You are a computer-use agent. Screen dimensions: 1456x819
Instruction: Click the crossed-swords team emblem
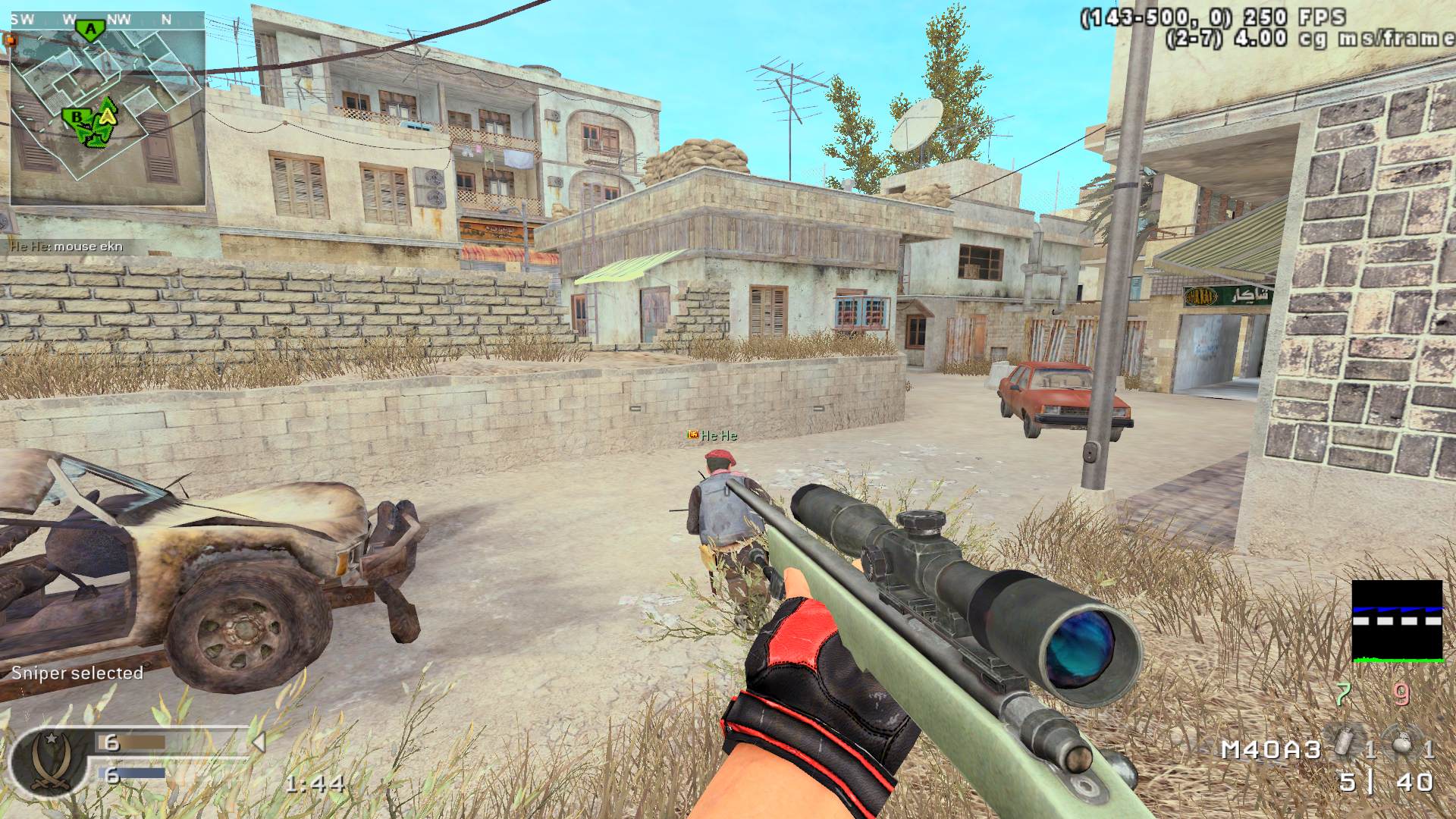[46, 761]
